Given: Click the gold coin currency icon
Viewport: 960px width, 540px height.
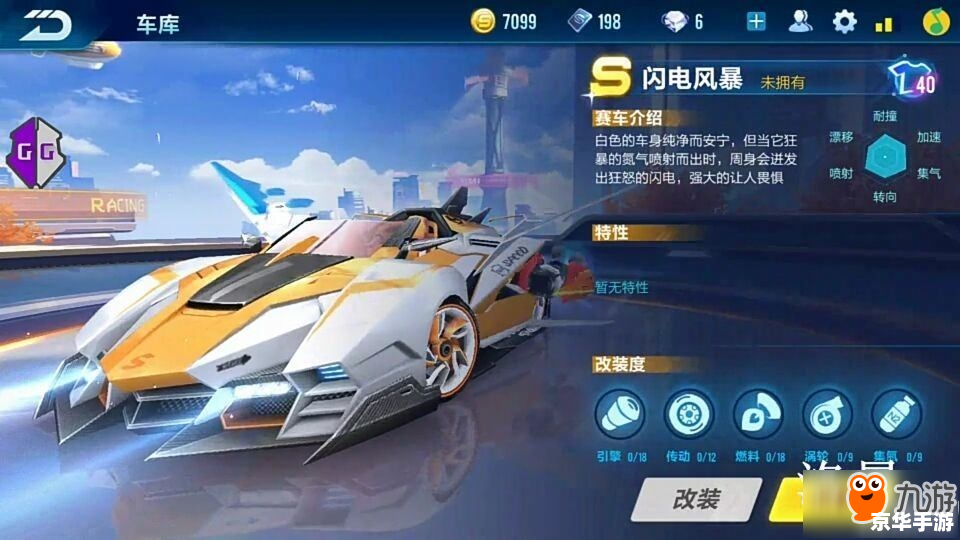Looking at the screenshot, I should tap(484, 21).
